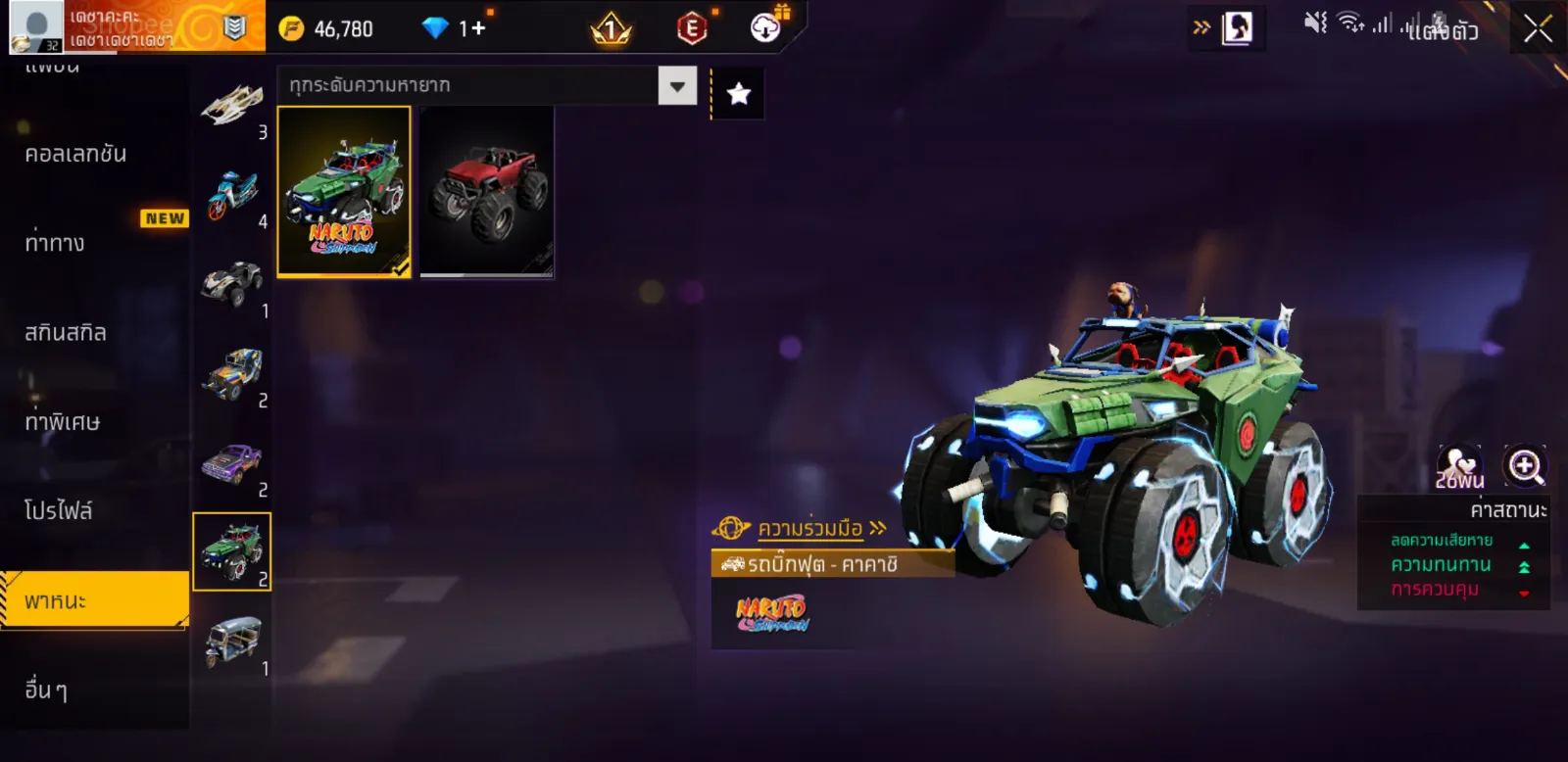
Task: Select the ท่าพิเศษ category
Action: (63, 422)
